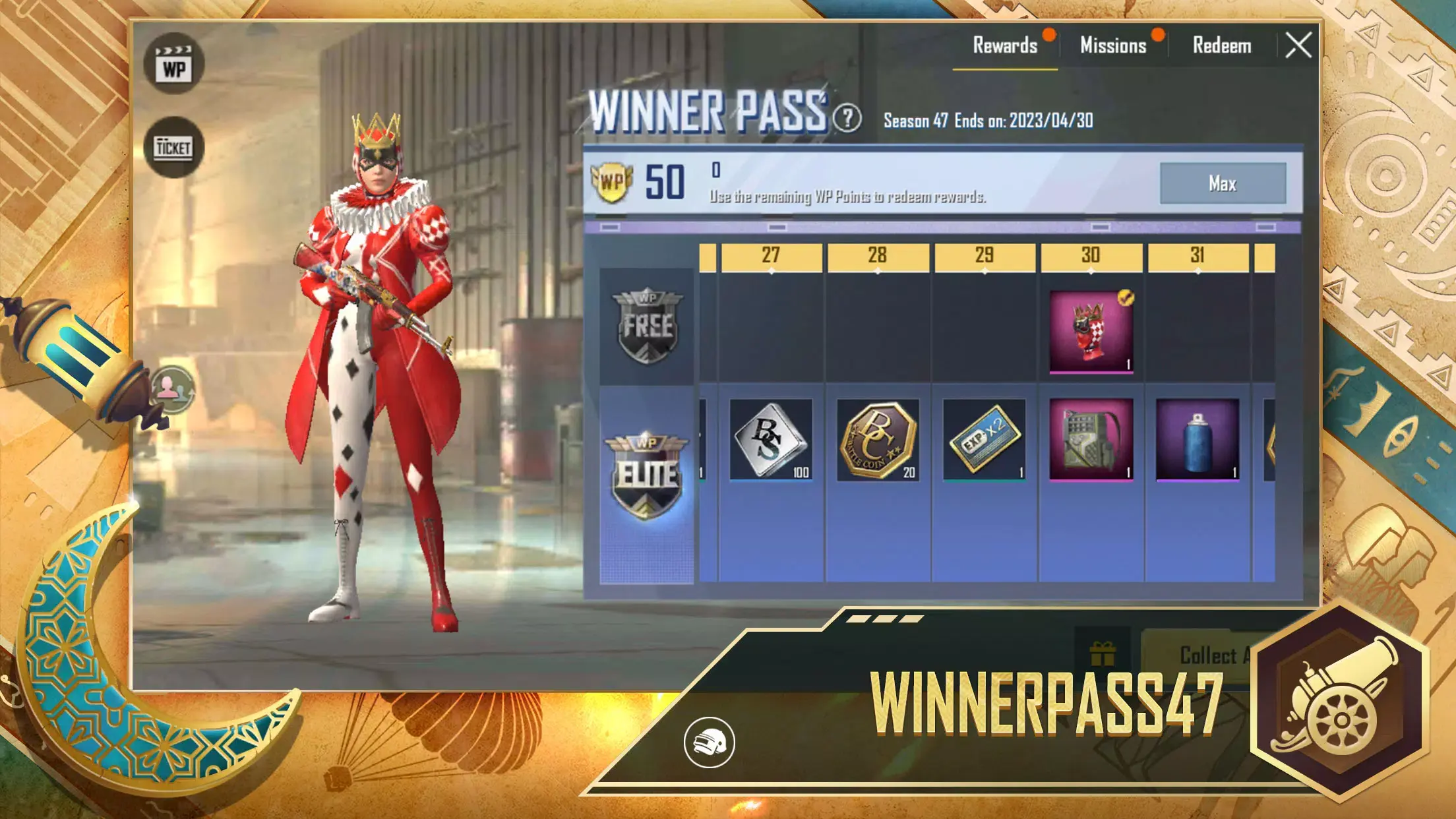Viewport: 1456px width, 819px height.
Task: Select the Ticket icon on the left
Action: 174,147
